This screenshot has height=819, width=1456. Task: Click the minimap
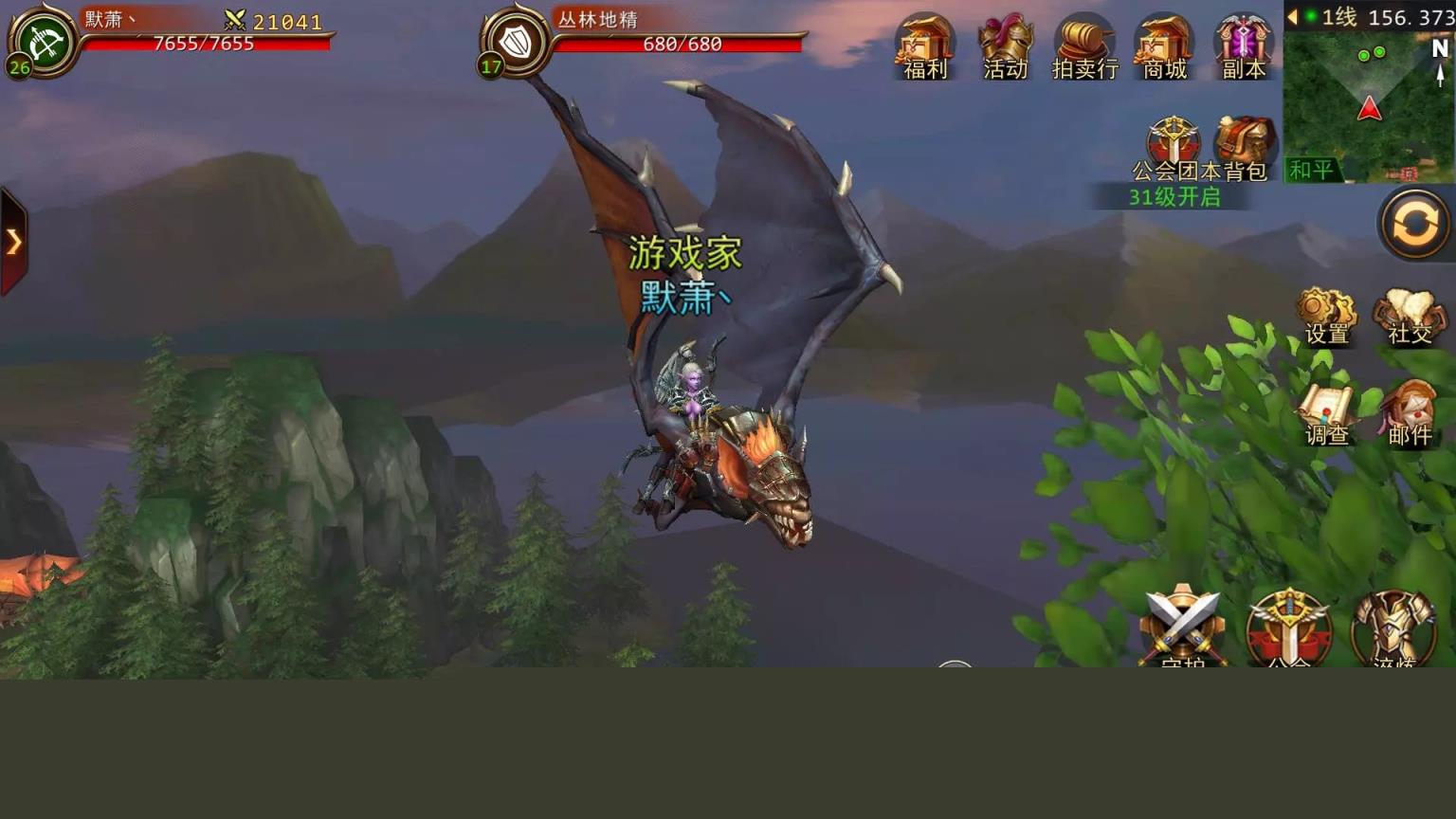[1369, 104]
